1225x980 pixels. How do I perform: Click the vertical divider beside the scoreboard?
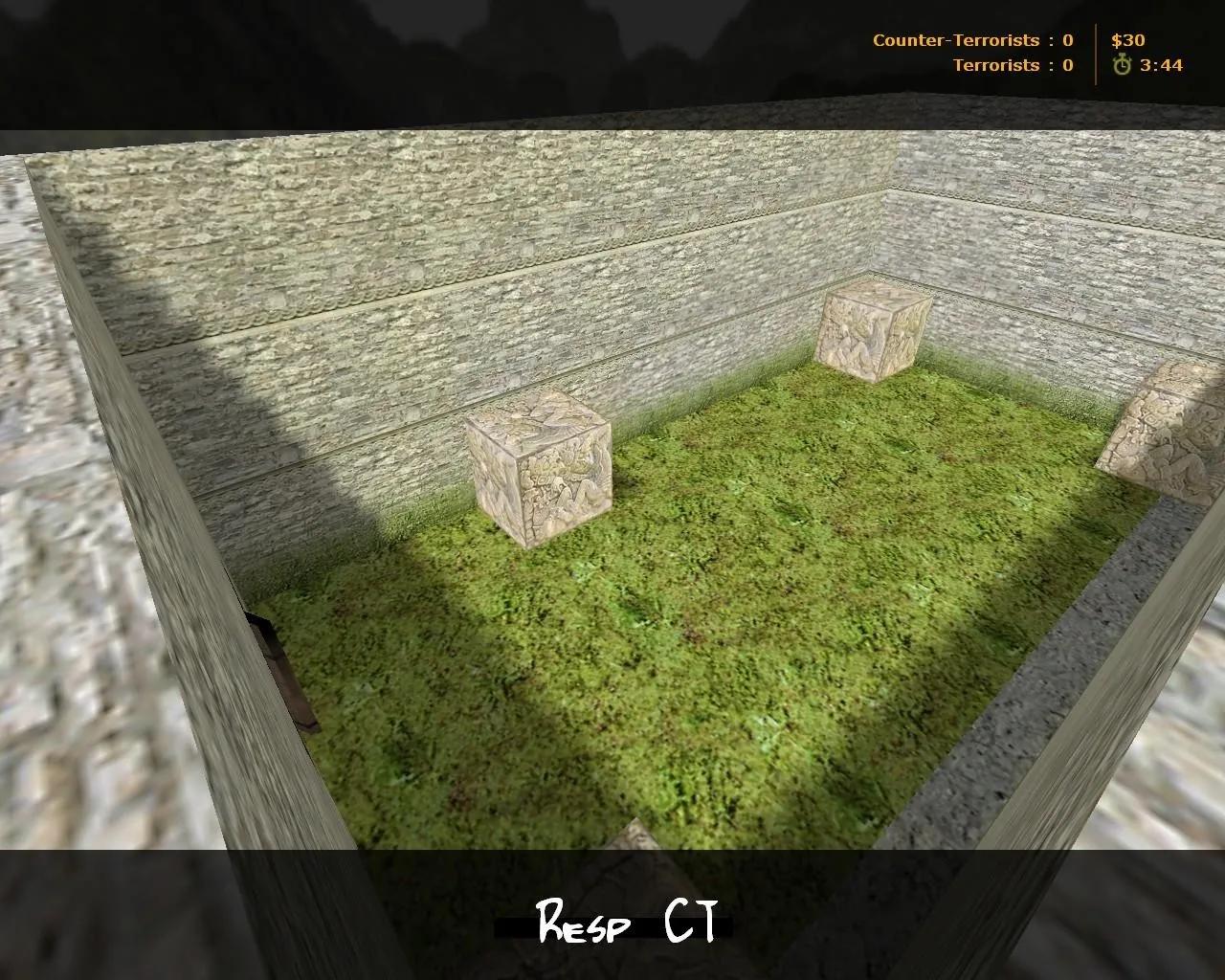pos(1094,53)
